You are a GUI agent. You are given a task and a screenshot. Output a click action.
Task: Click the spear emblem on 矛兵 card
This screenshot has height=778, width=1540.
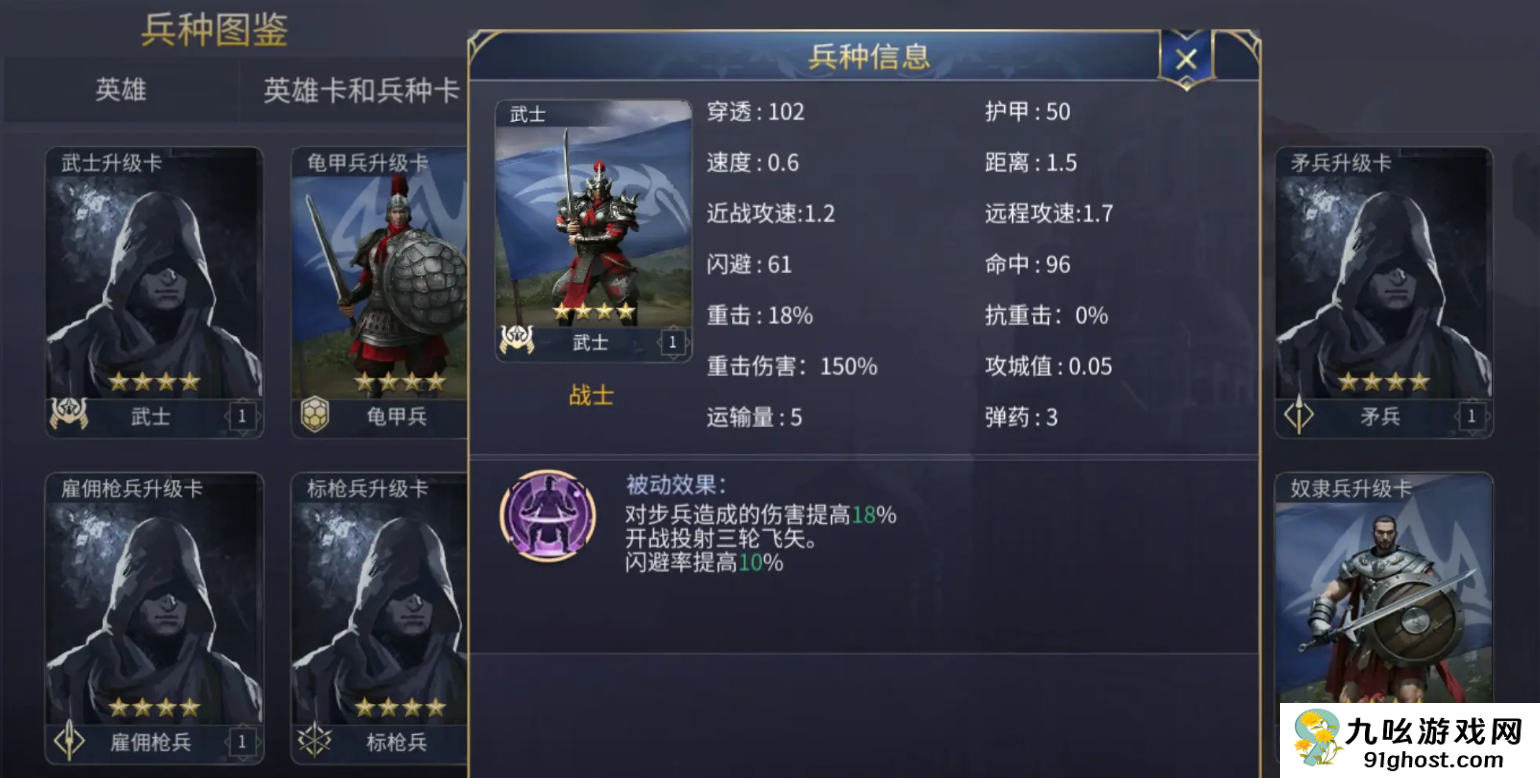[x=1300, y=416]
